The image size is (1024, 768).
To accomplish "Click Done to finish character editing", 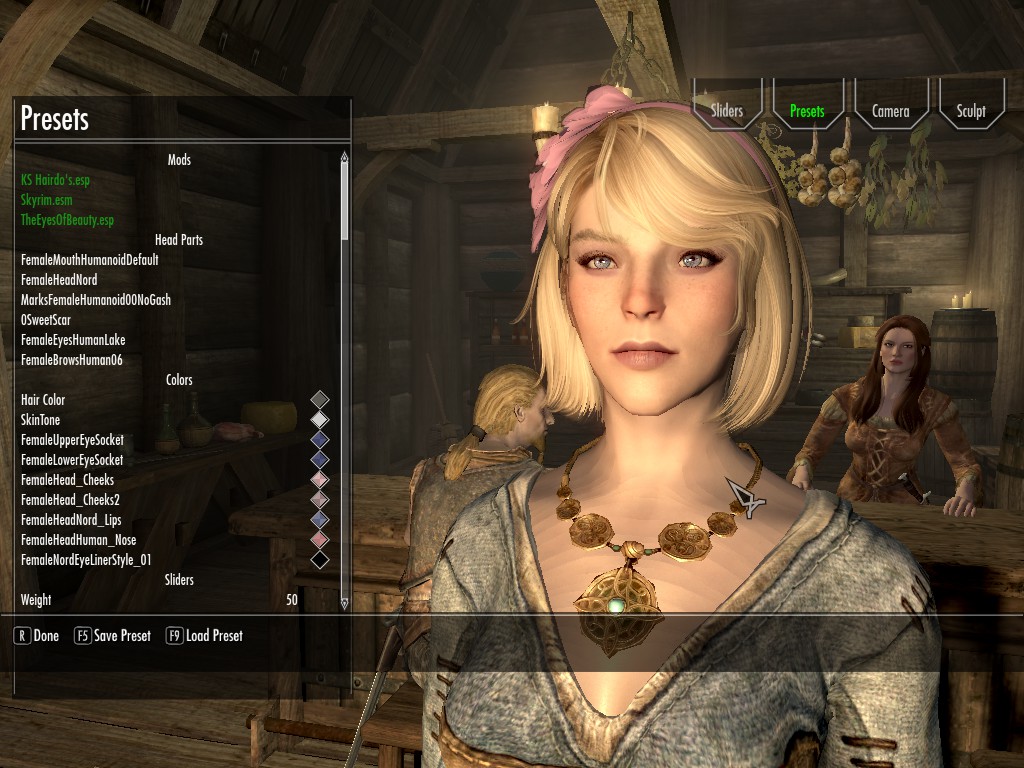I will click(37, 636).
